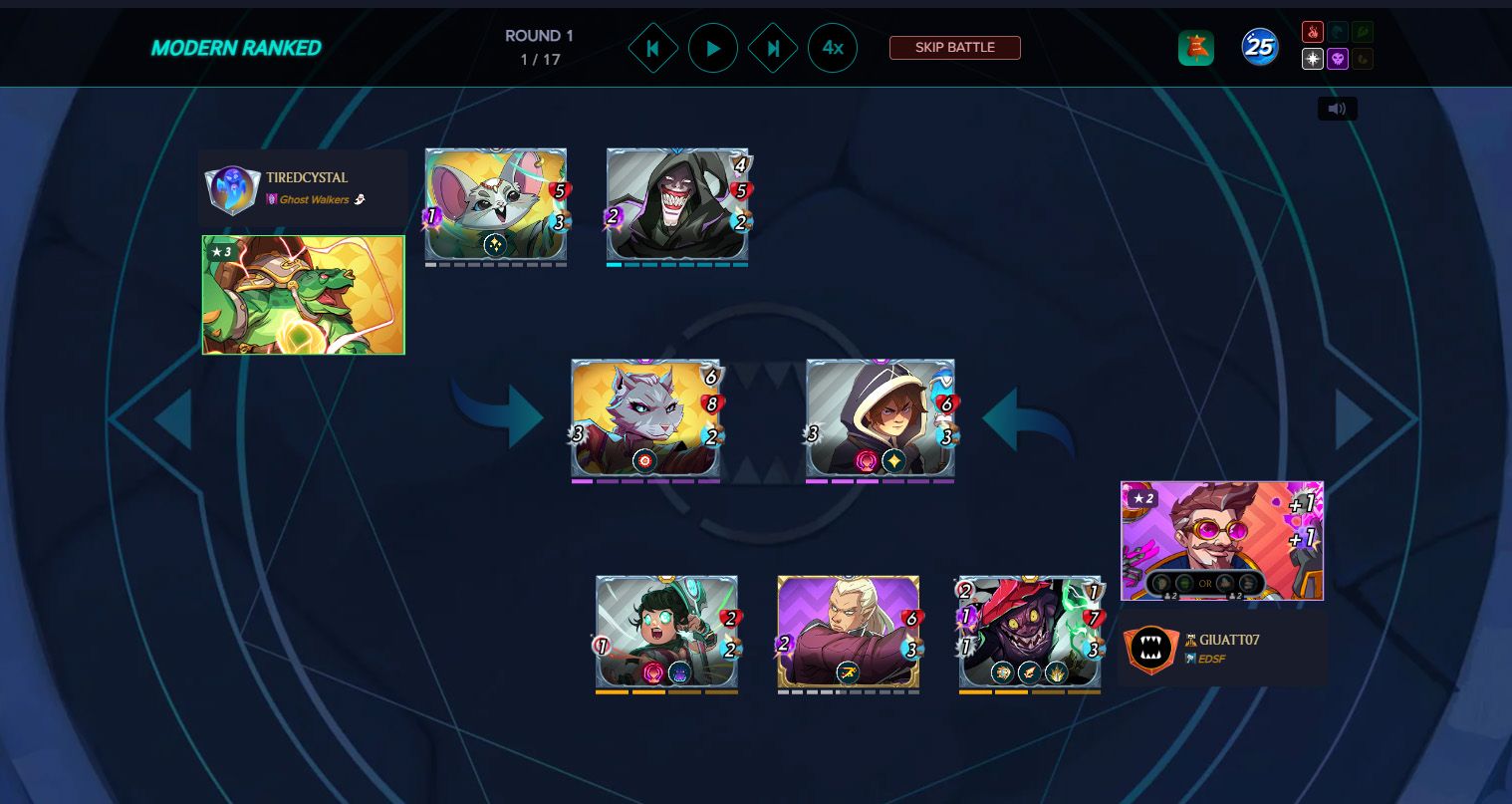The height and width of the screenshot is (804, 1512).
Task: Open the battle ruleset icon
Action: (1195, 48)
